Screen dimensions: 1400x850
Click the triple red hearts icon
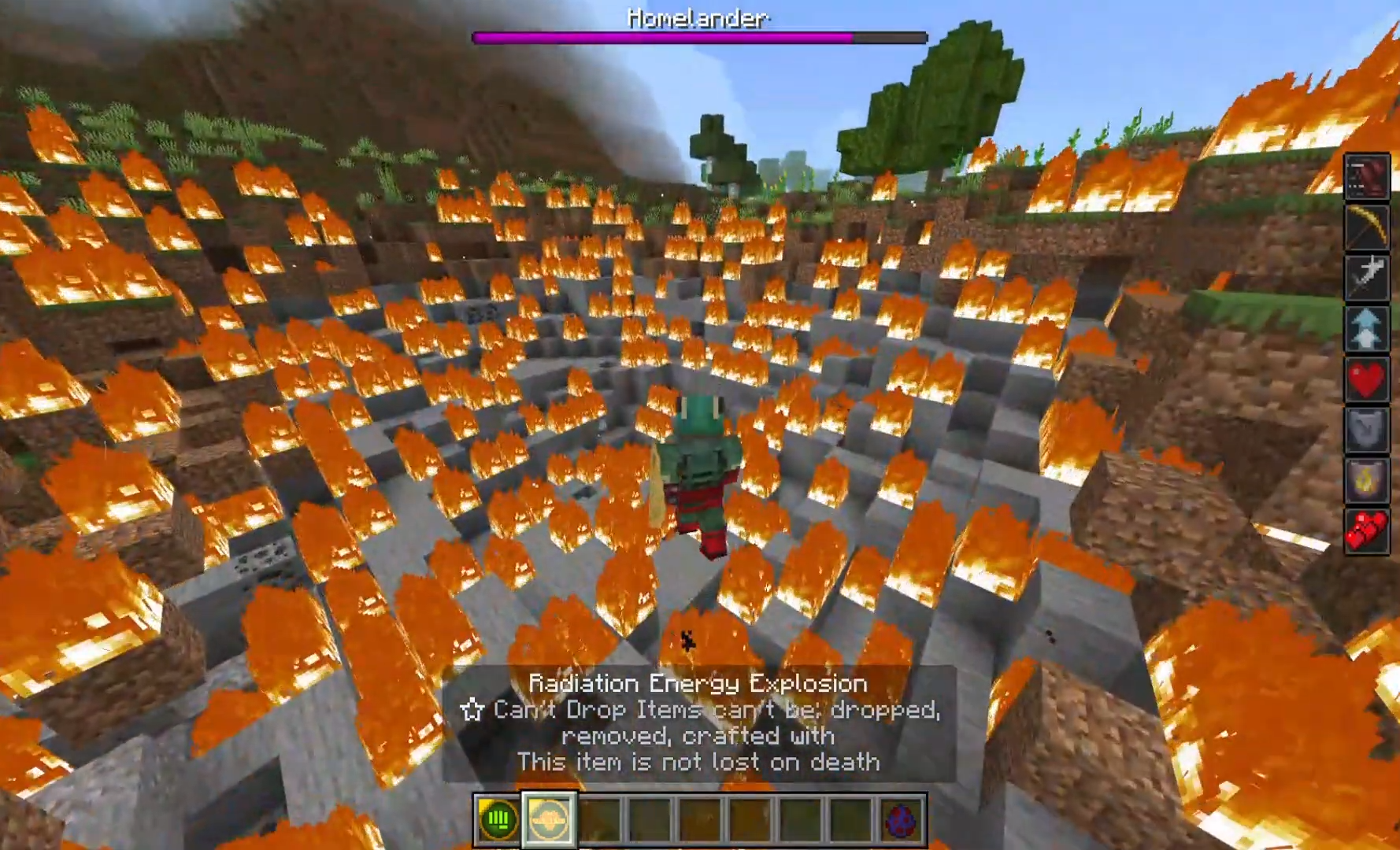point(1366,530)
